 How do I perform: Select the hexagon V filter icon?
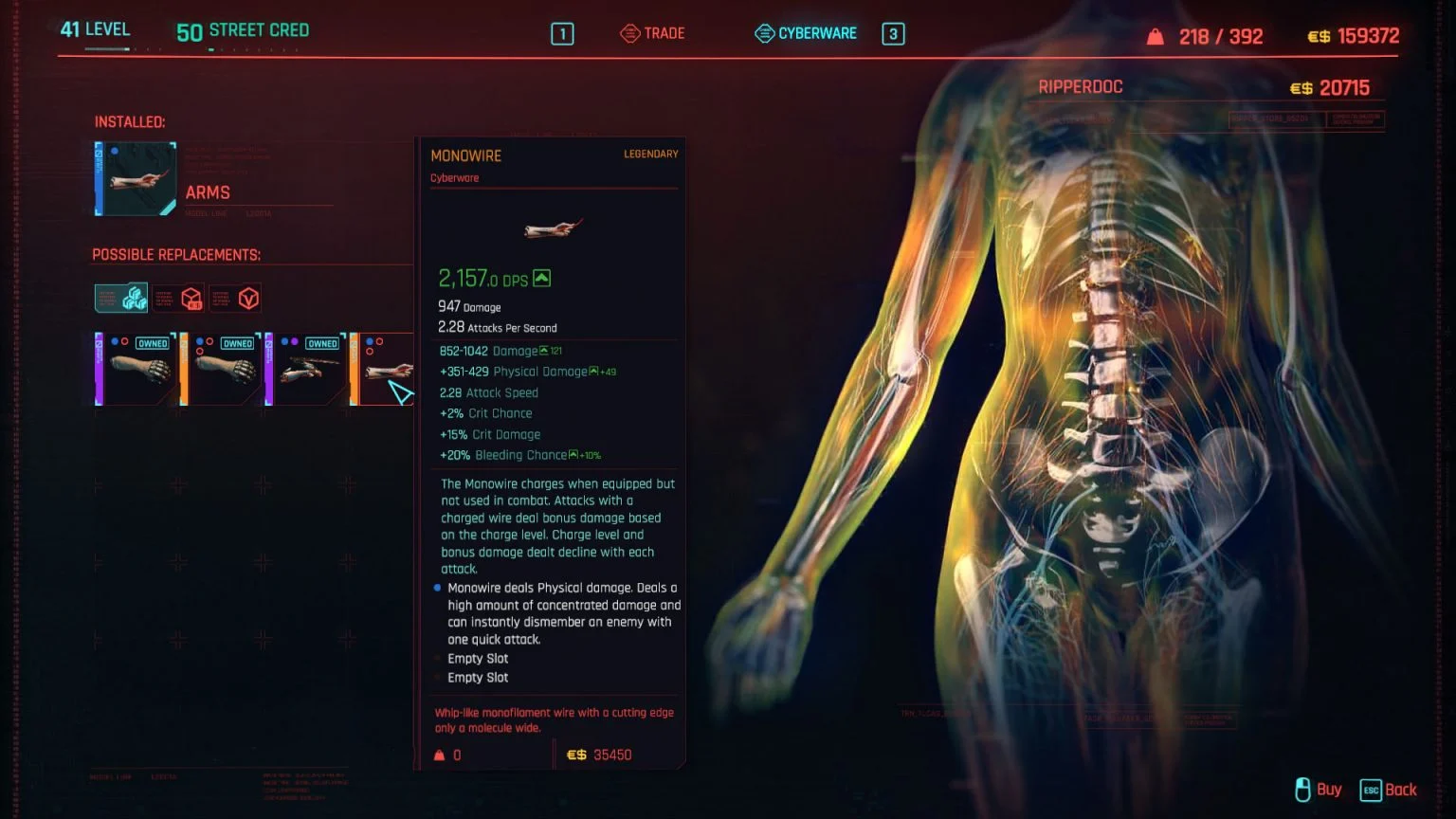click(x=247, y=299)
